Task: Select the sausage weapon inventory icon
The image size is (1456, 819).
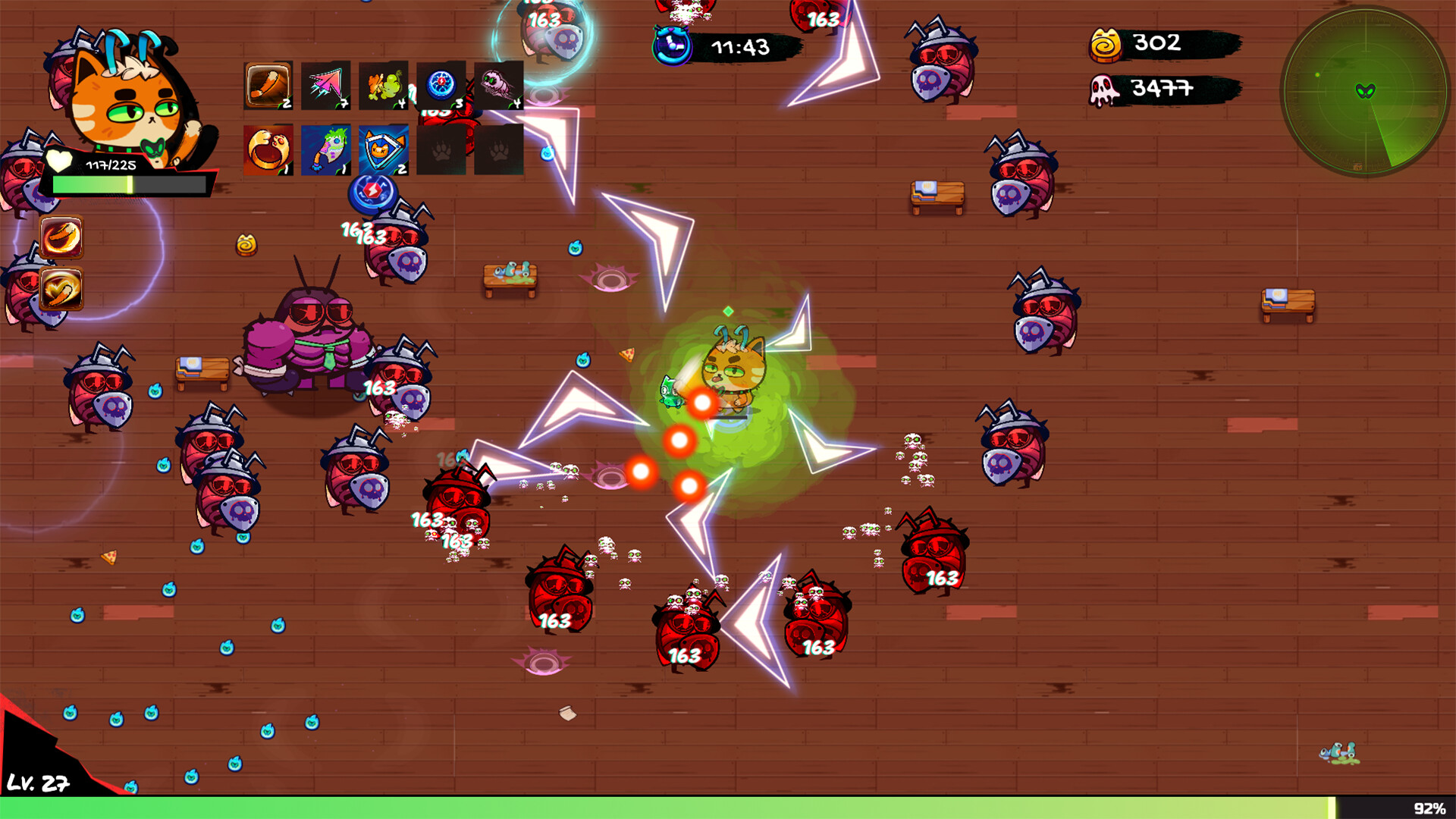Action: tap(268, 83)
